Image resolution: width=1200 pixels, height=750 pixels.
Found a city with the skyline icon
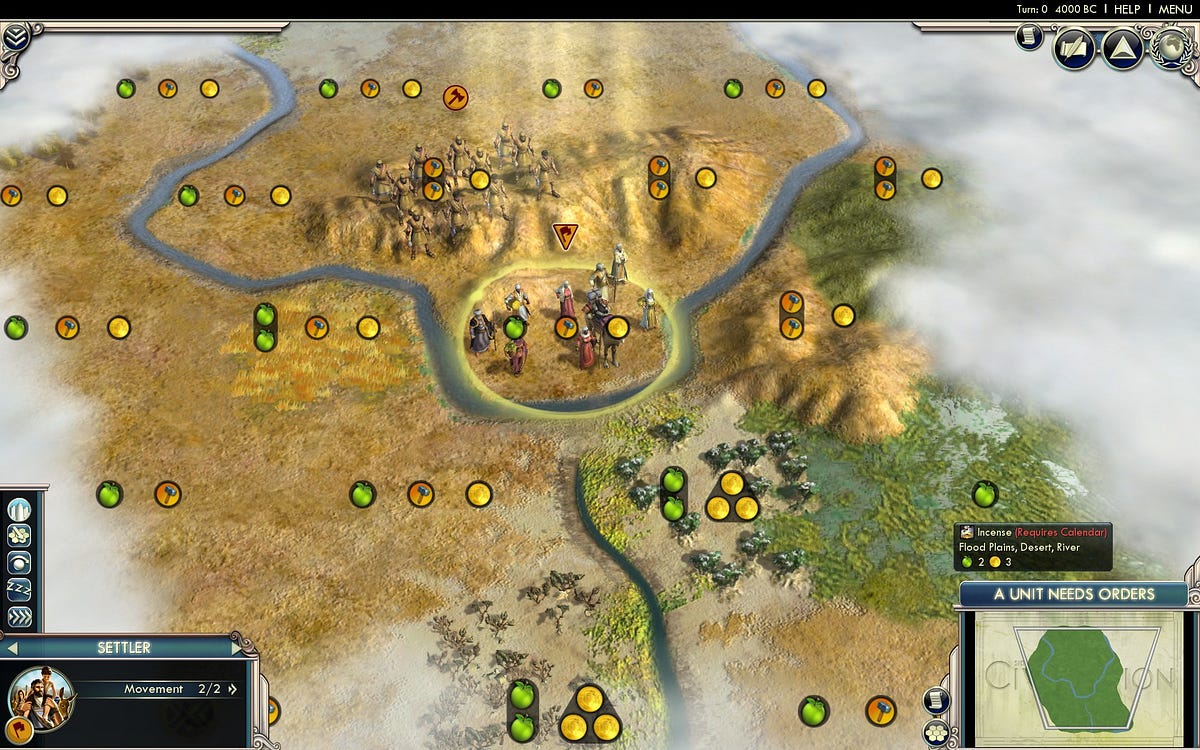(19, 510)
